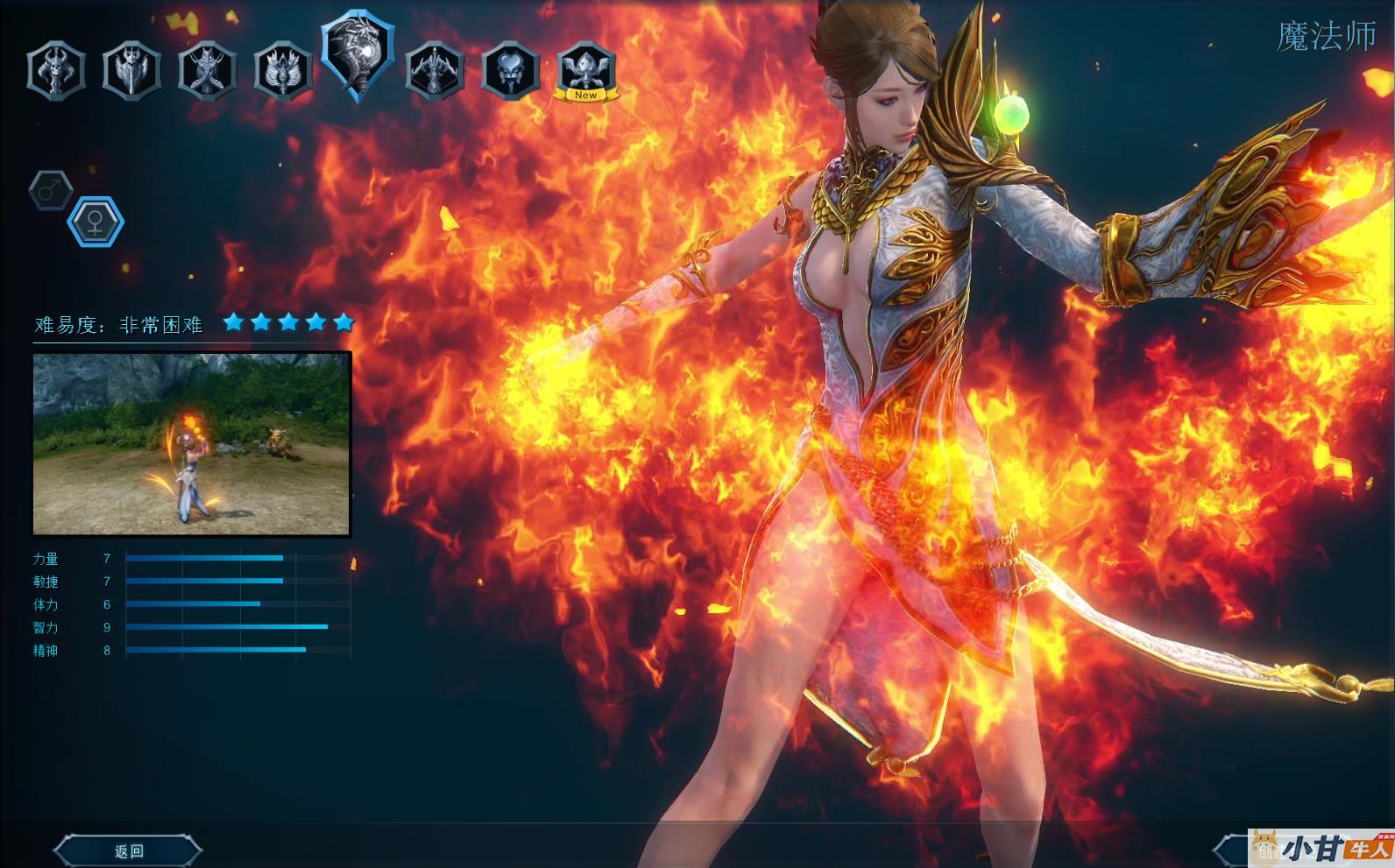Click the highlighted dragon orb staff class
Screen dimensions: 1395x868
click(x=358, y=57)
